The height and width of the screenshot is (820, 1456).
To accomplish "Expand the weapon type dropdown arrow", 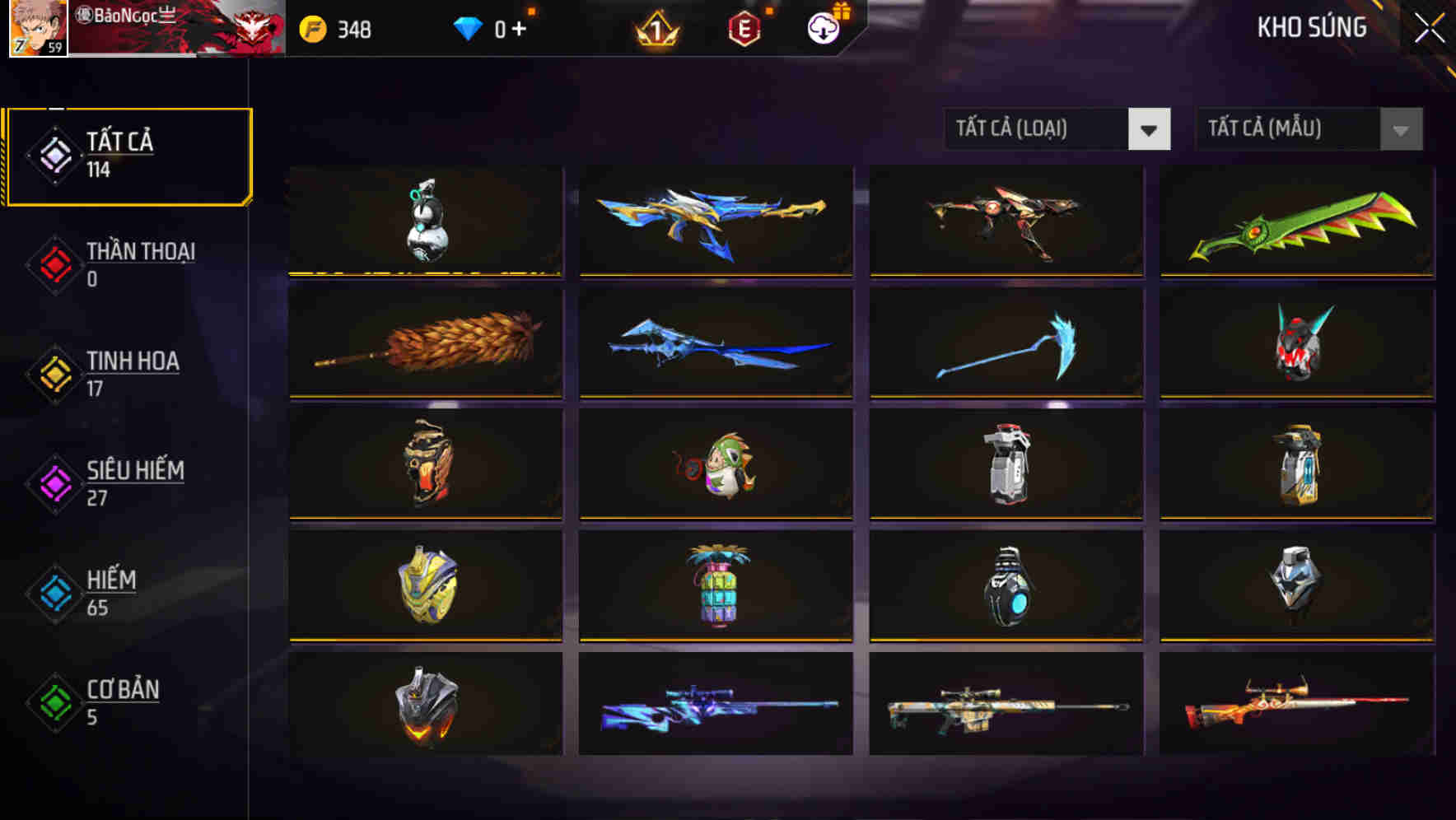I will [x=1150, y=129].
